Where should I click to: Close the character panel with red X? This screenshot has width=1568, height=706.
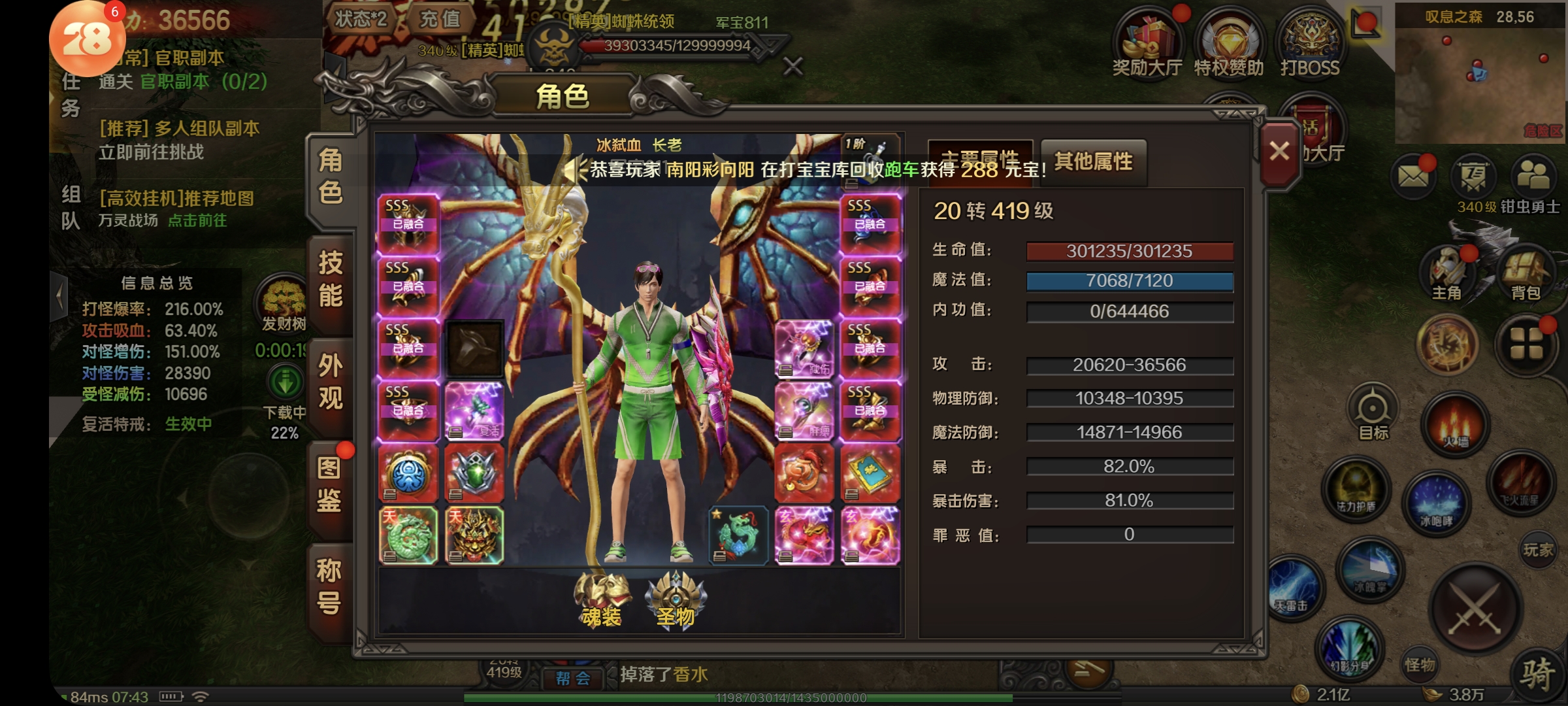pyautogui.click(x=1279, y=152)
